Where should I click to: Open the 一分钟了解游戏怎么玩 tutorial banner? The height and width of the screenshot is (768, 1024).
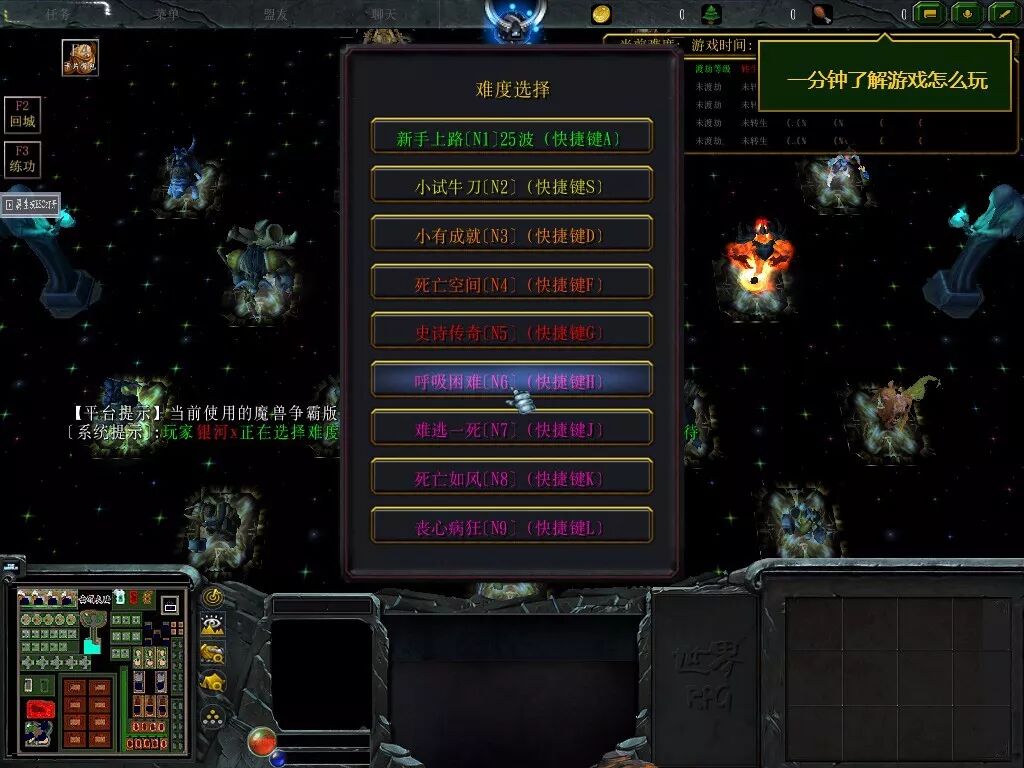[x=886, y=80]
